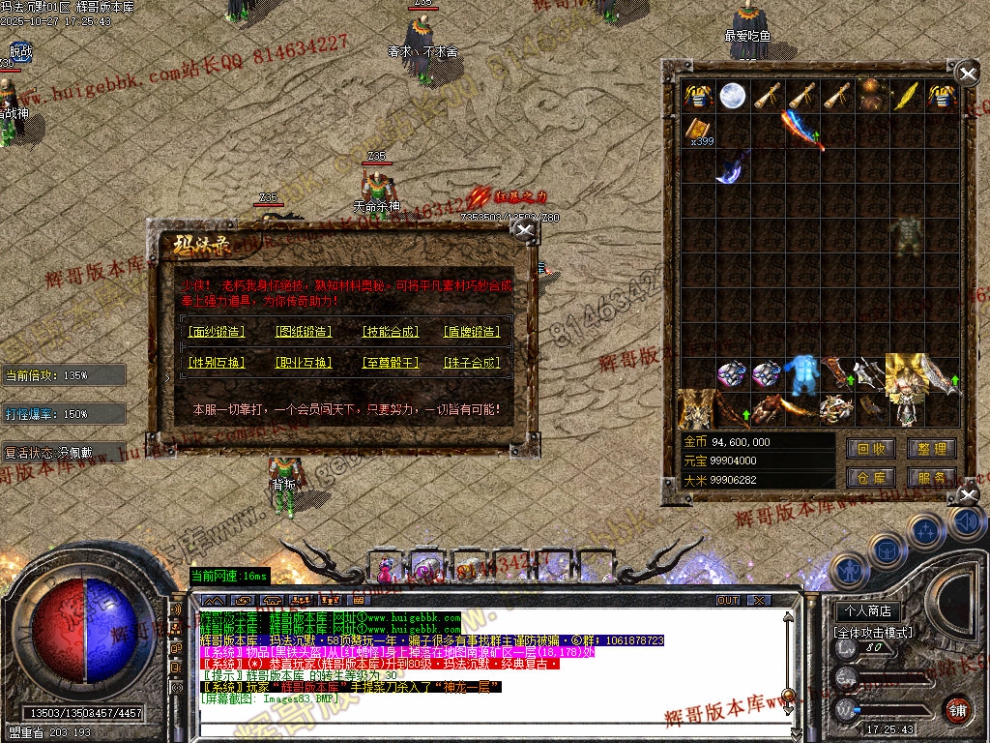Click the 整理 sort bag button
990x743 pixels.
pyautogui.click(x=931, y=449)
